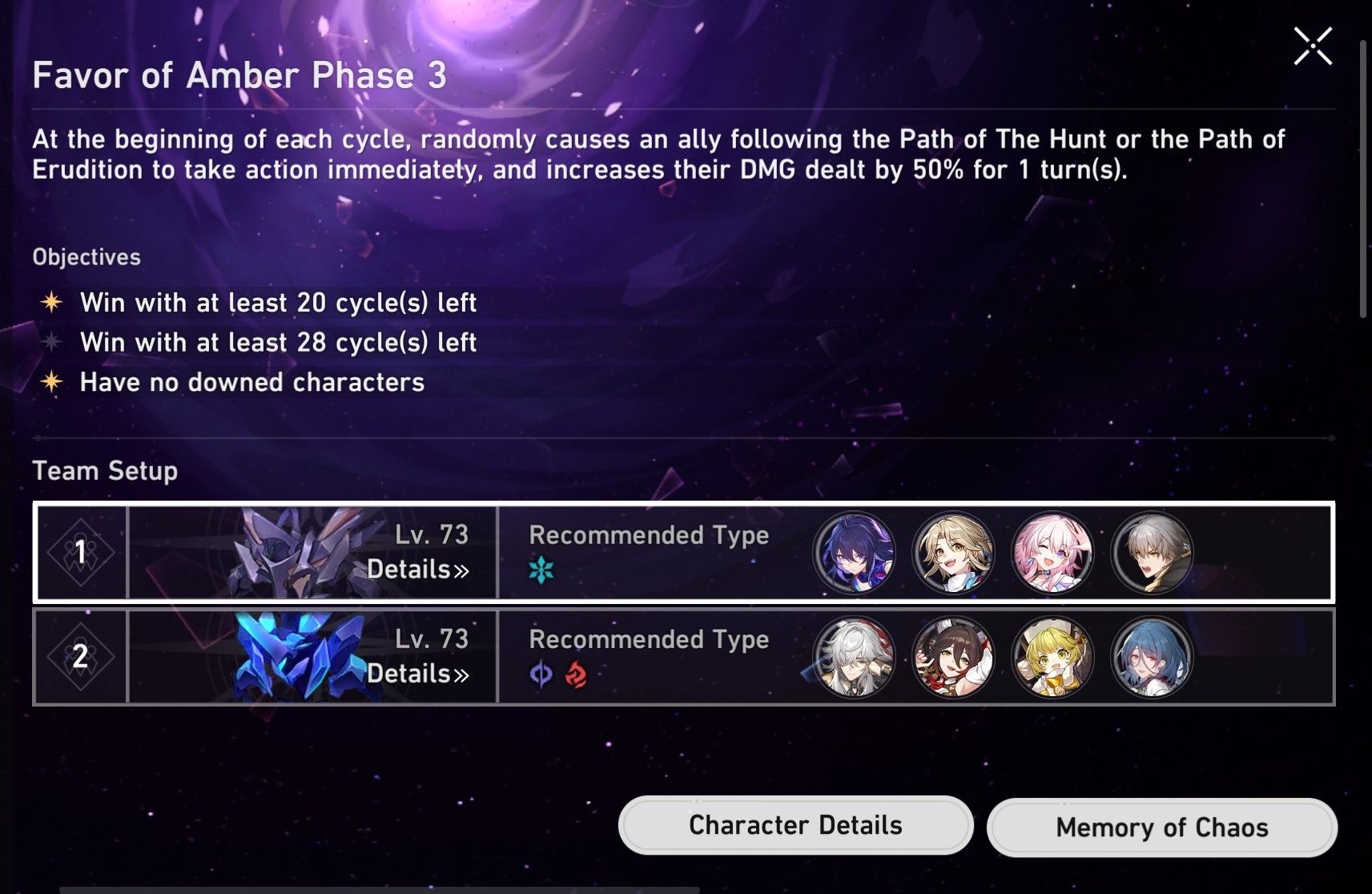Select Jing Yuan's portrait in team 2
The image size is (1372, 894).
(x=853, y=658)
